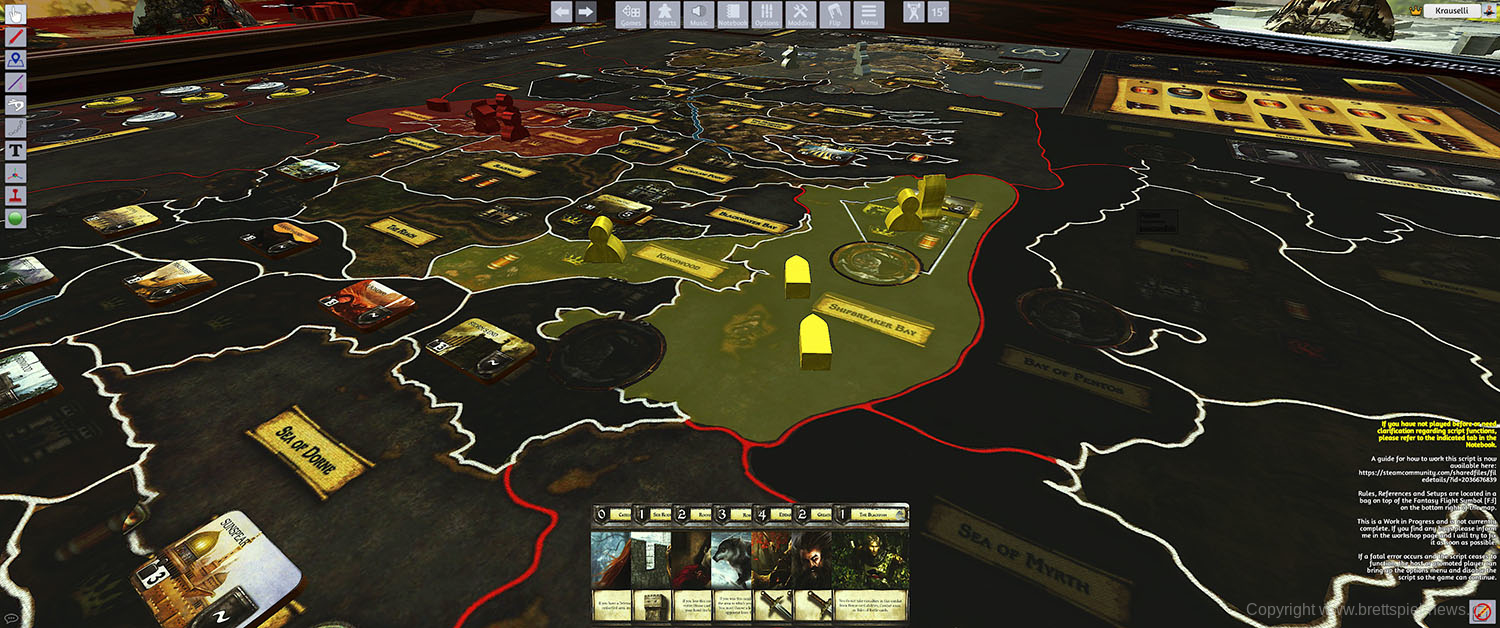1500x628 pixels.
Task: Pick the strength 3 wolf card
Action: pyautogui.click(x=731, y=565)
